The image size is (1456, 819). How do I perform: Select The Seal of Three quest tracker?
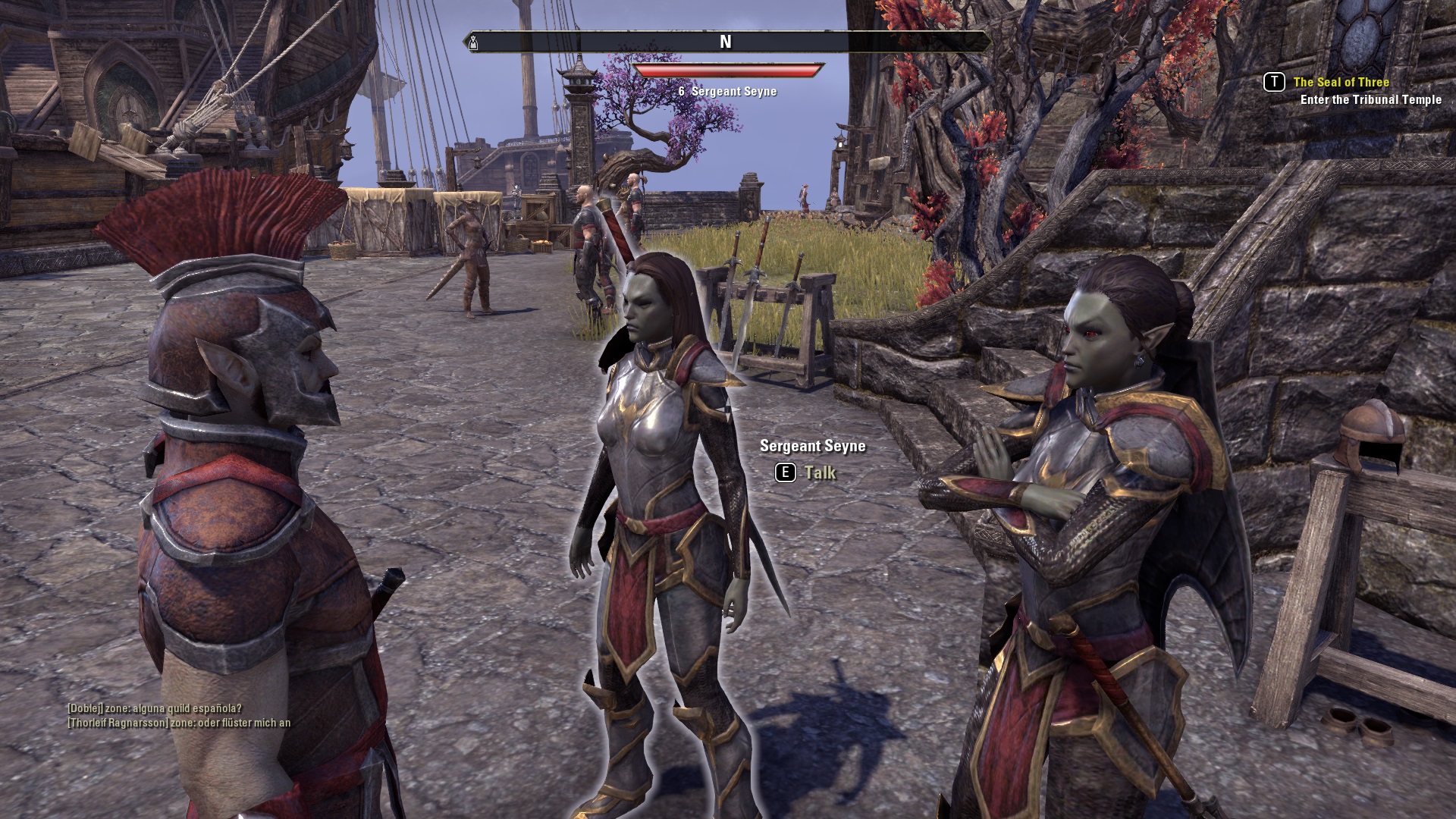[1341, 82]
